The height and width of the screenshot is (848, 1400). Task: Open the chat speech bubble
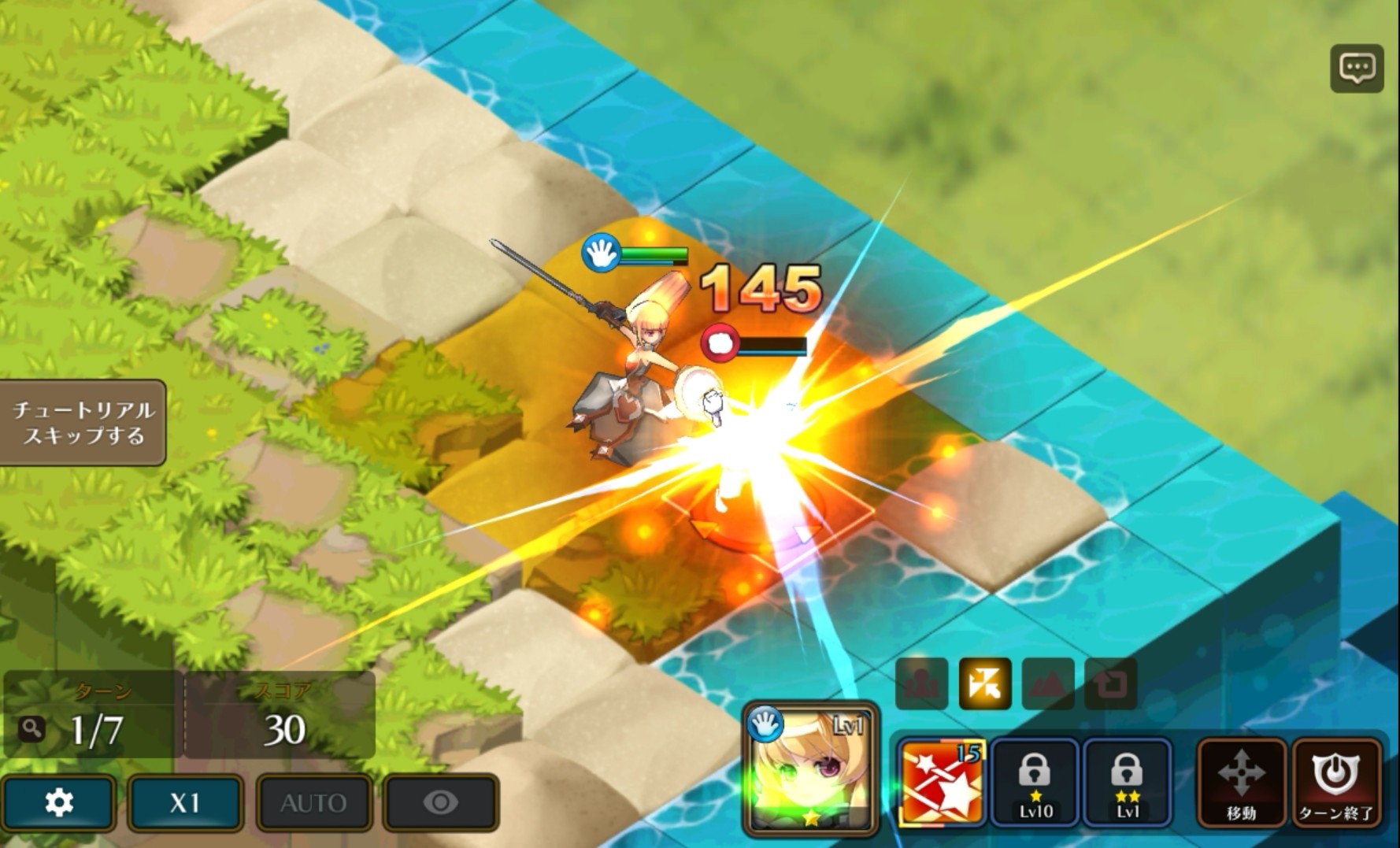click(x=1357, y=69)
